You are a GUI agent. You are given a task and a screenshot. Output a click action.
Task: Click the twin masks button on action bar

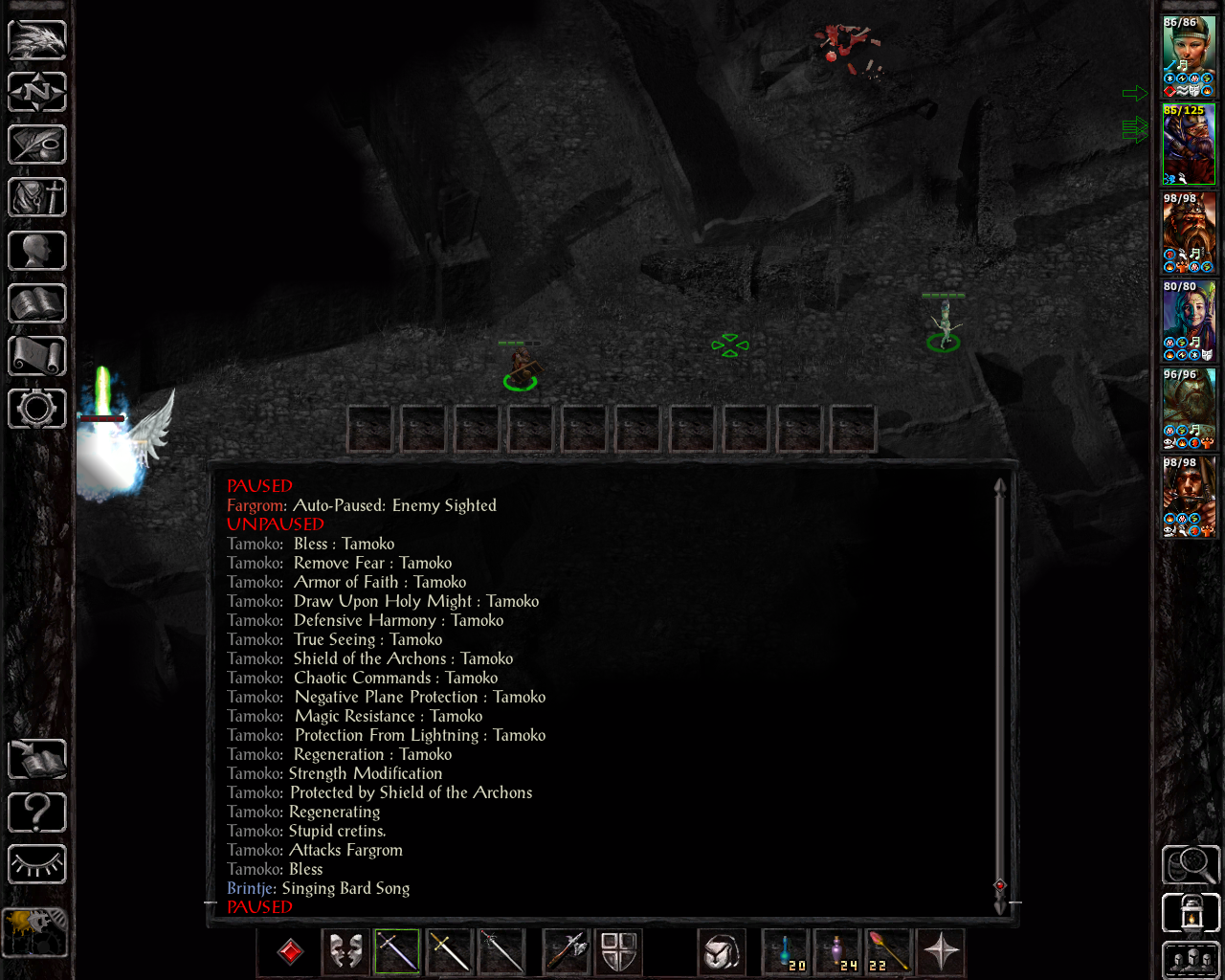tap(345, 952)
